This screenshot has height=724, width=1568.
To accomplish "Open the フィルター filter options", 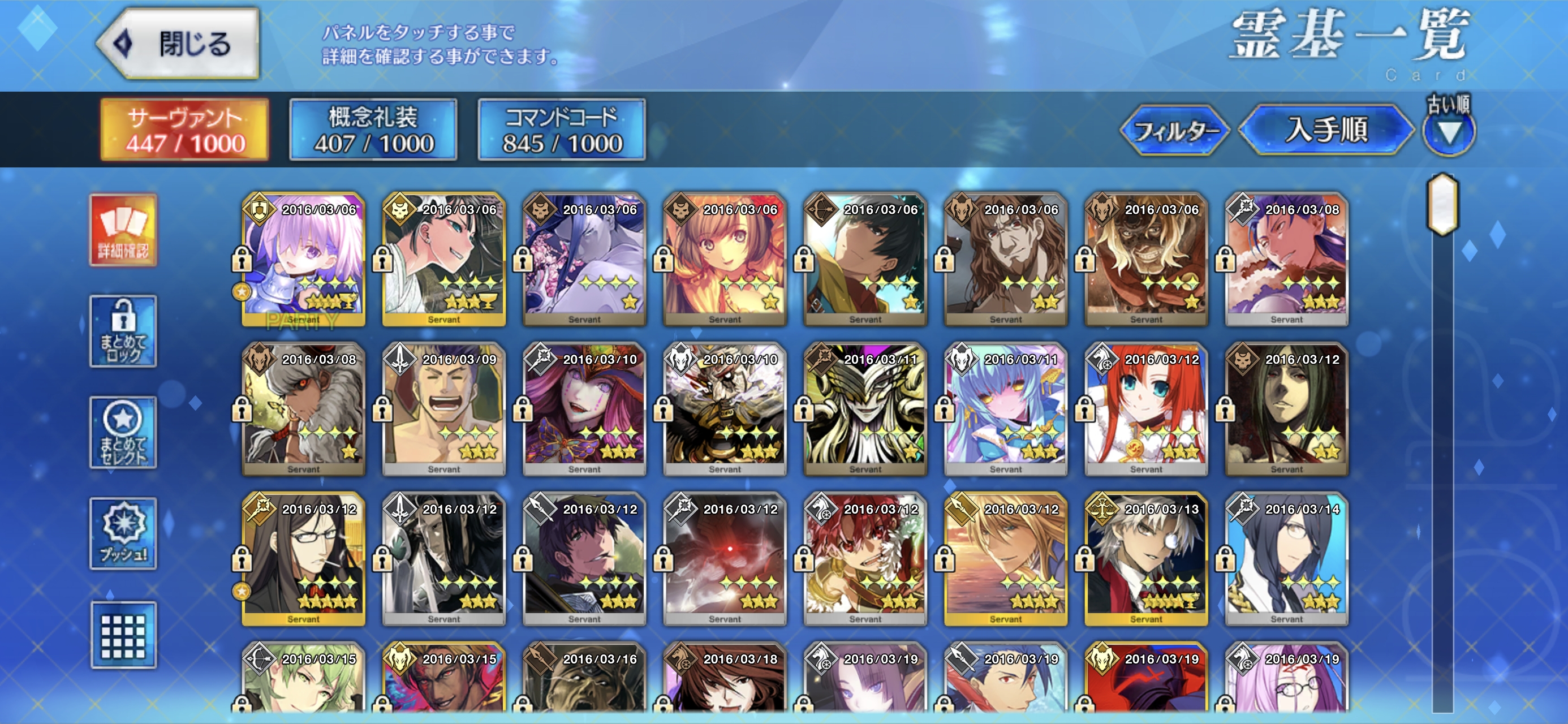I will pos(1174,131).
